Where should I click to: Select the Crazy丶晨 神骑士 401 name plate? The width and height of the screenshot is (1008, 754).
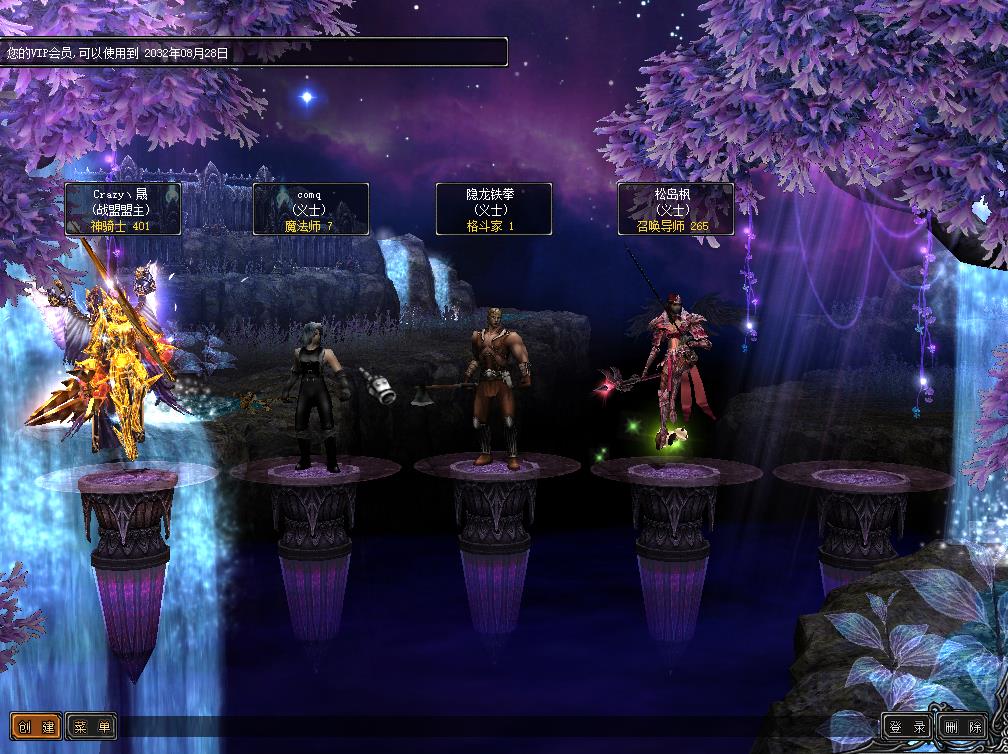tap(122, 209)
